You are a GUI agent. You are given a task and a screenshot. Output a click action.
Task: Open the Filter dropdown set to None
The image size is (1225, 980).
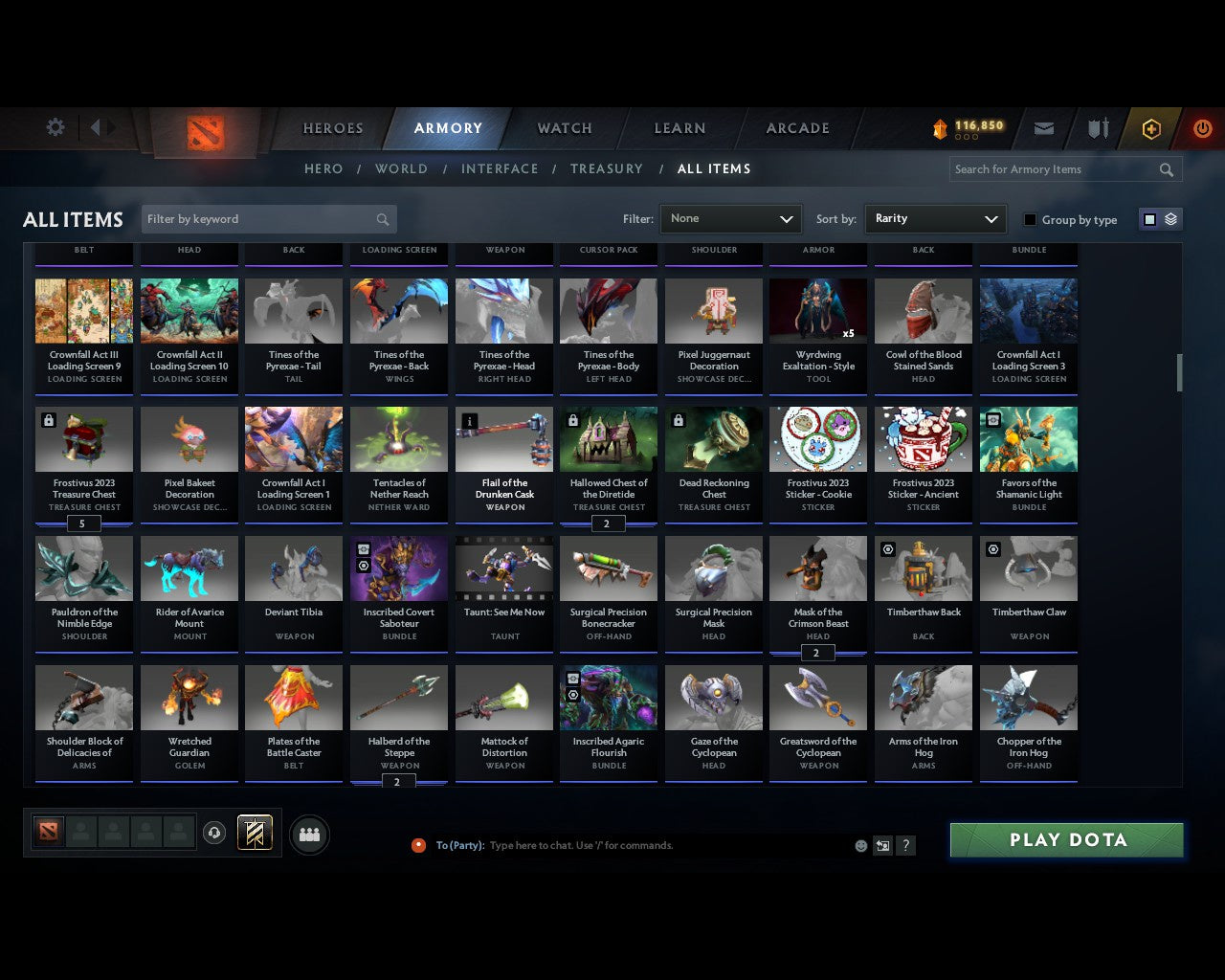730,218
